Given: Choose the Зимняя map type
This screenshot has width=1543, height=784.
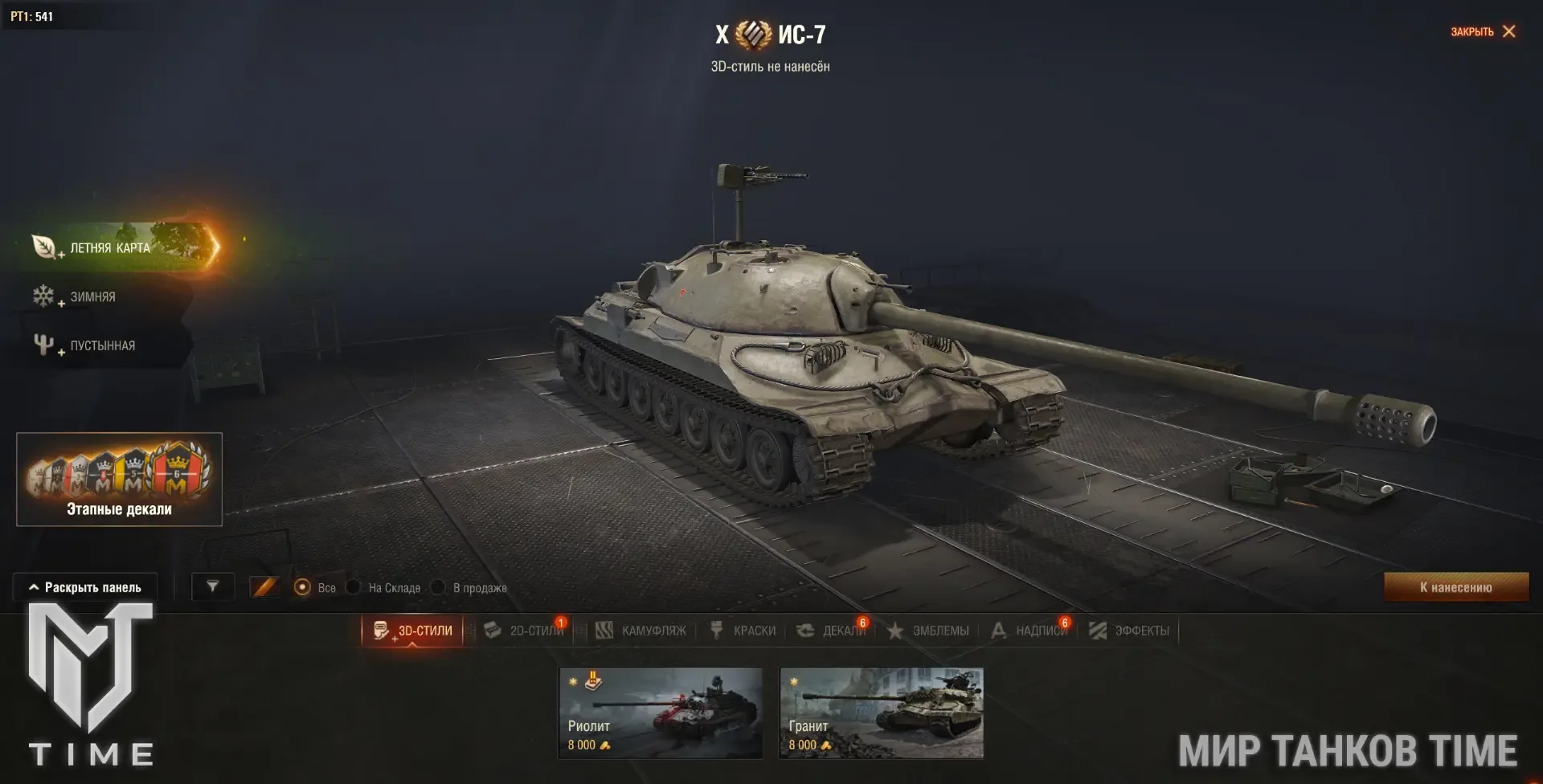Looking at the screenshot, I should coord(92,296).
